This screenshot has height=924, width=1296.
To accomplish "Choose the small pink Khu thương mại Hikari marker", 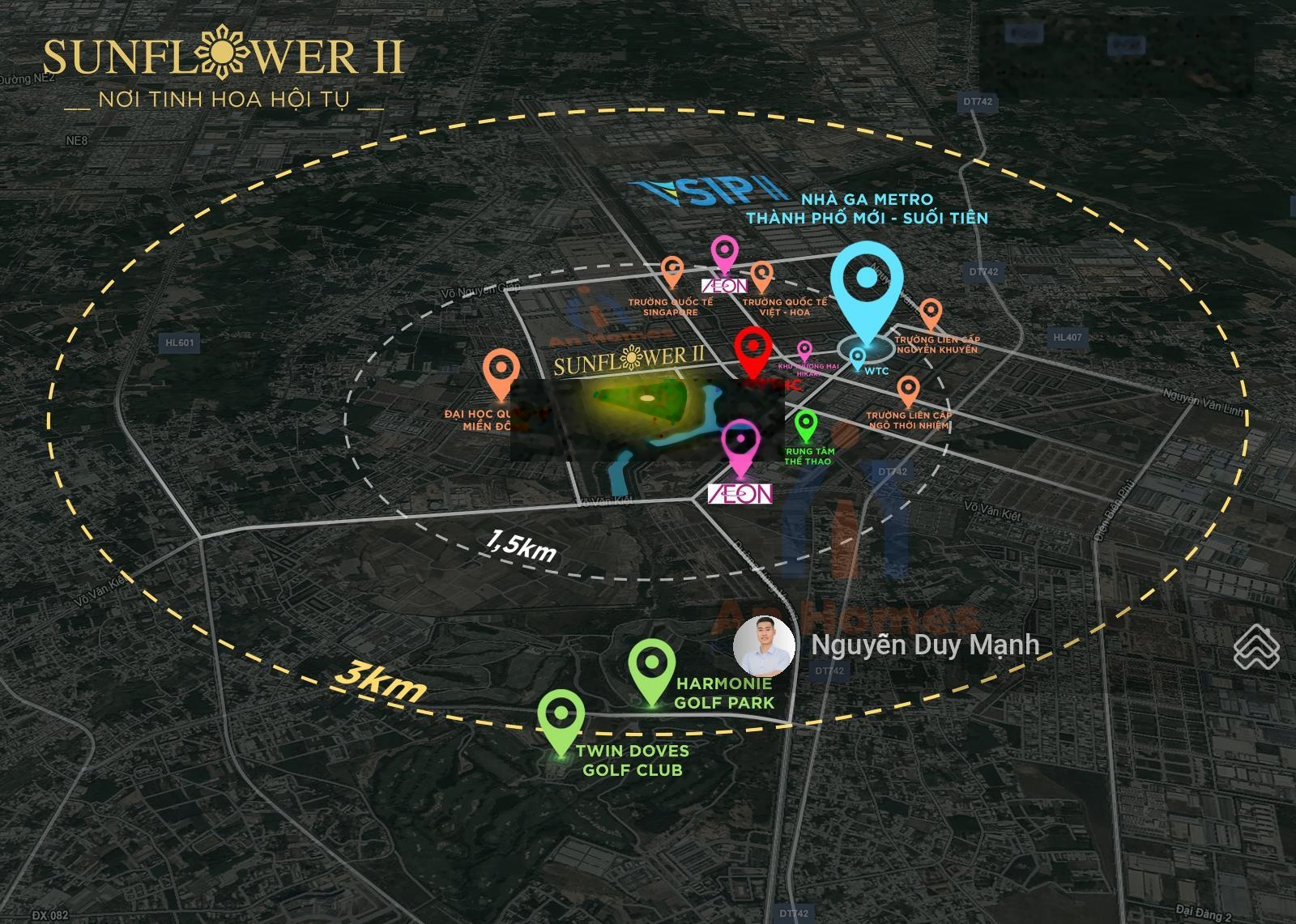I will [804, 350].
